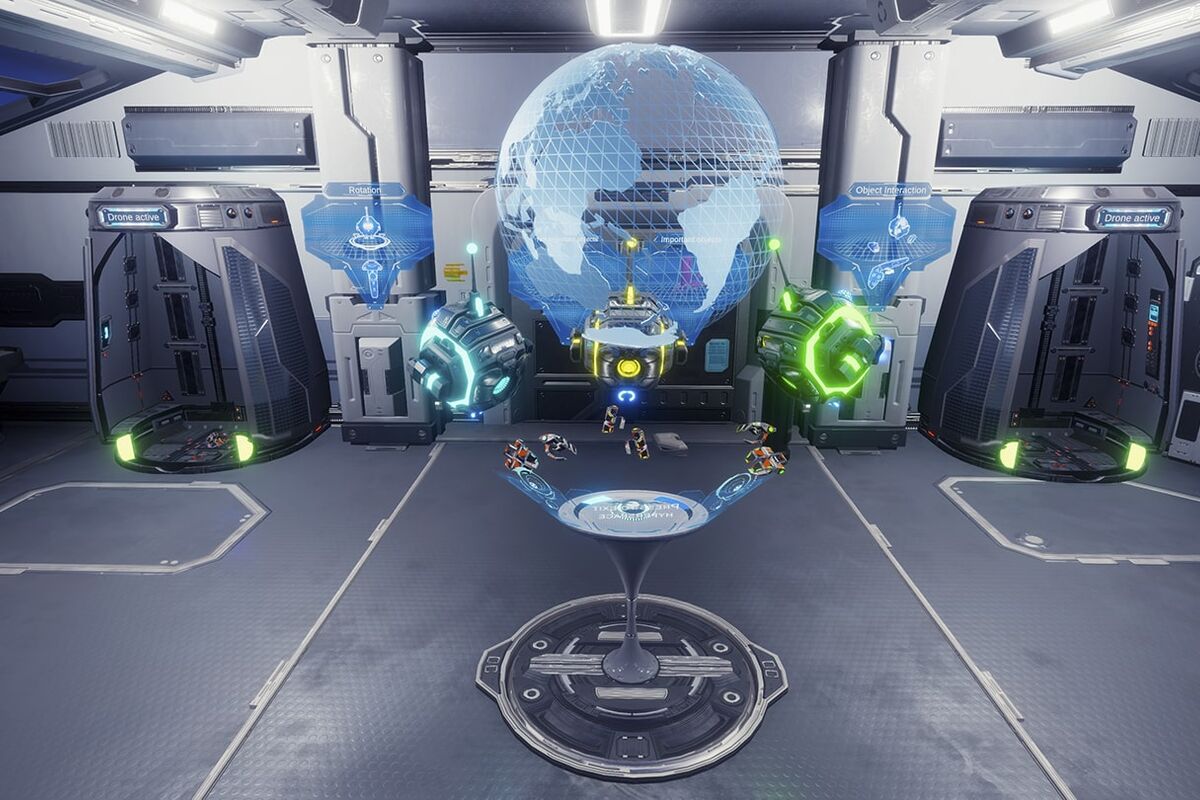Select the Rotation hologram panel
Viewport: 1200px width, 800px height.
point(367,238)
